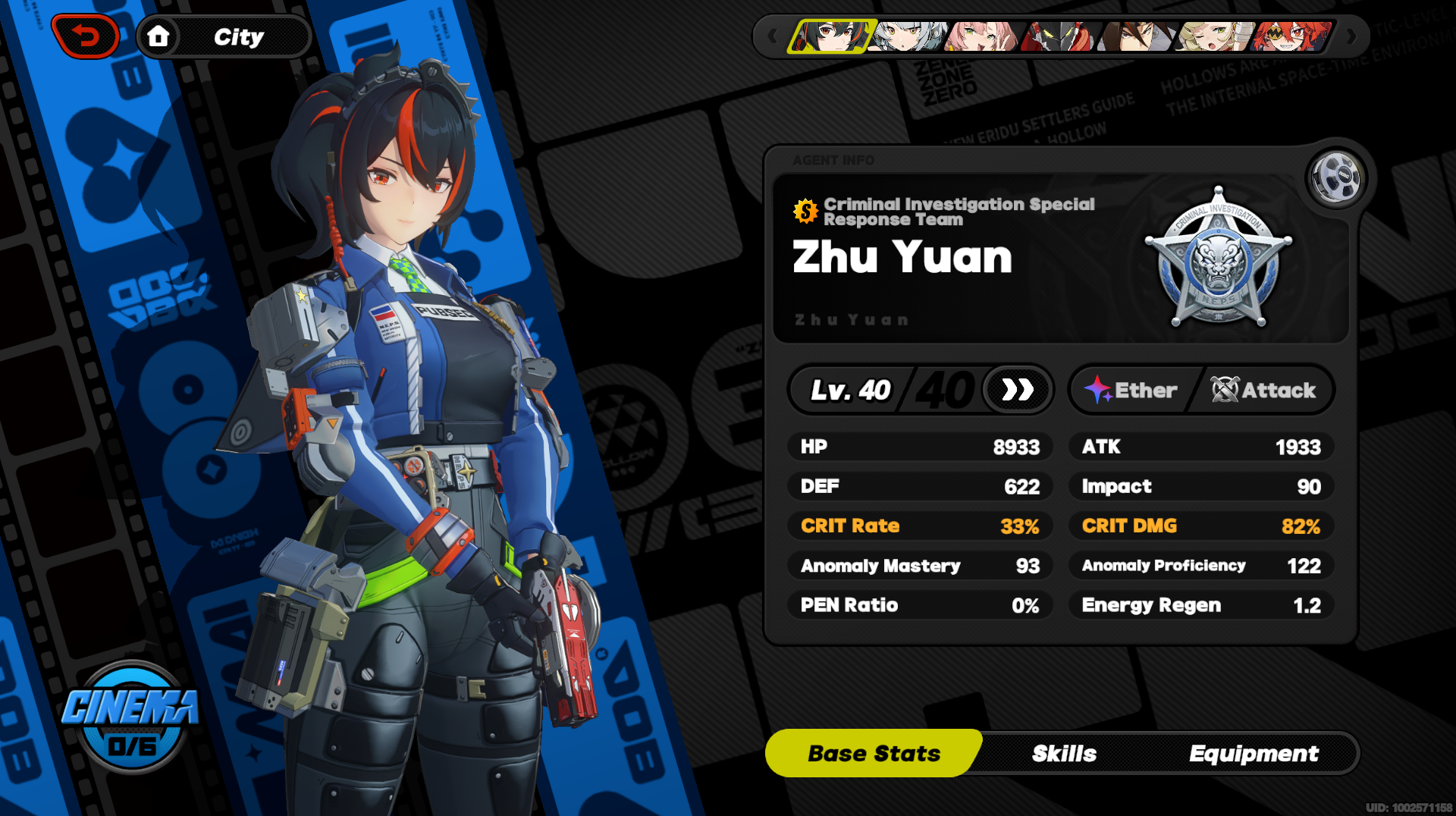Click the City location button

point(239,36)
